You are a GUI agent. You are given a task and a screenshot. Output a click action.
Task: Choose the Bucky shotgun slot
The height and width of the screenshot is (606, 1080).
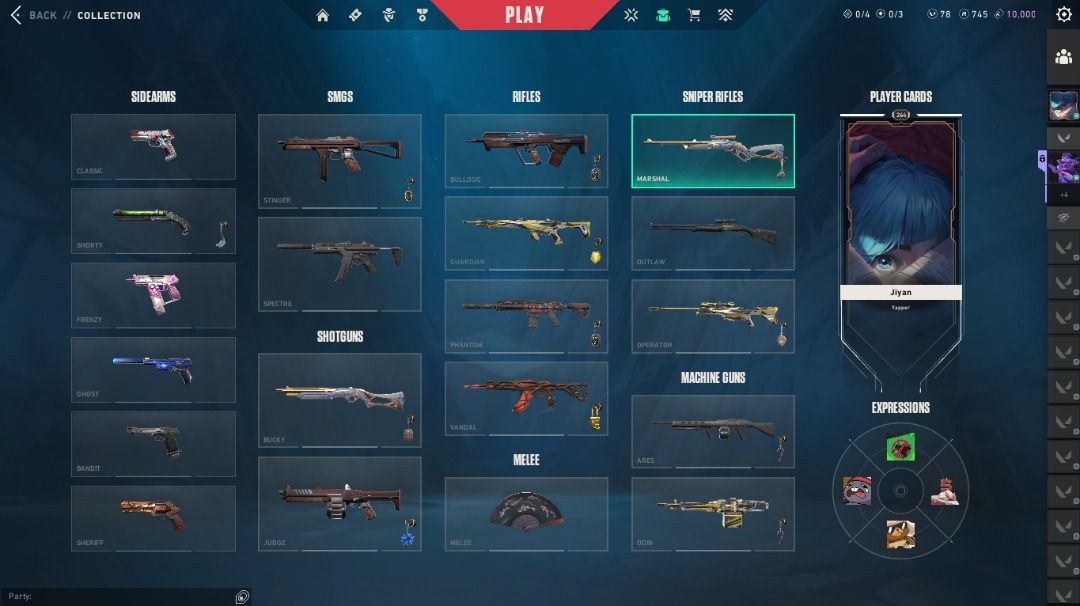[x=339, y=399]
